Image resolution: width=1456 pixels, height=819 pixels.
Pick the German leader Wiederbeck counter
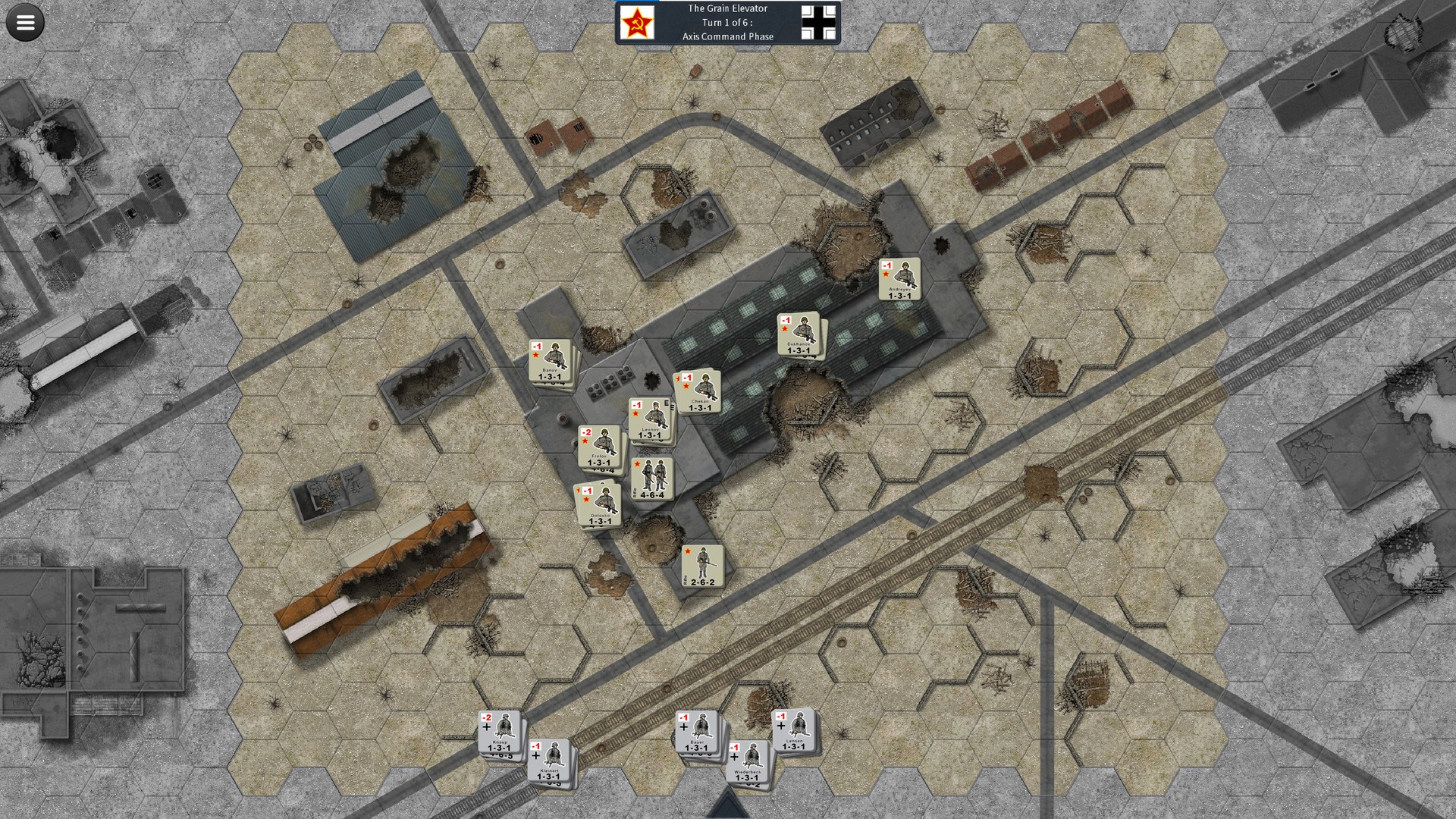[x=747, y=761]
